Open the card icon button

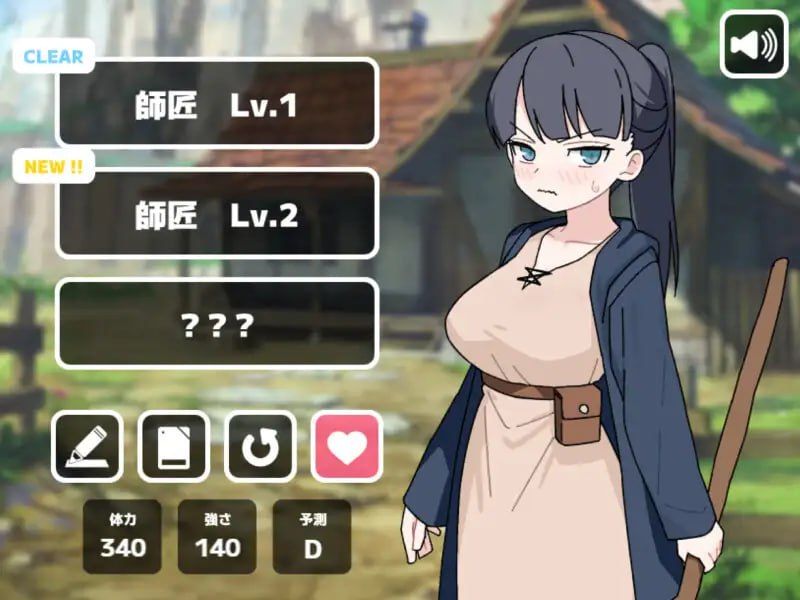[174, 446]
